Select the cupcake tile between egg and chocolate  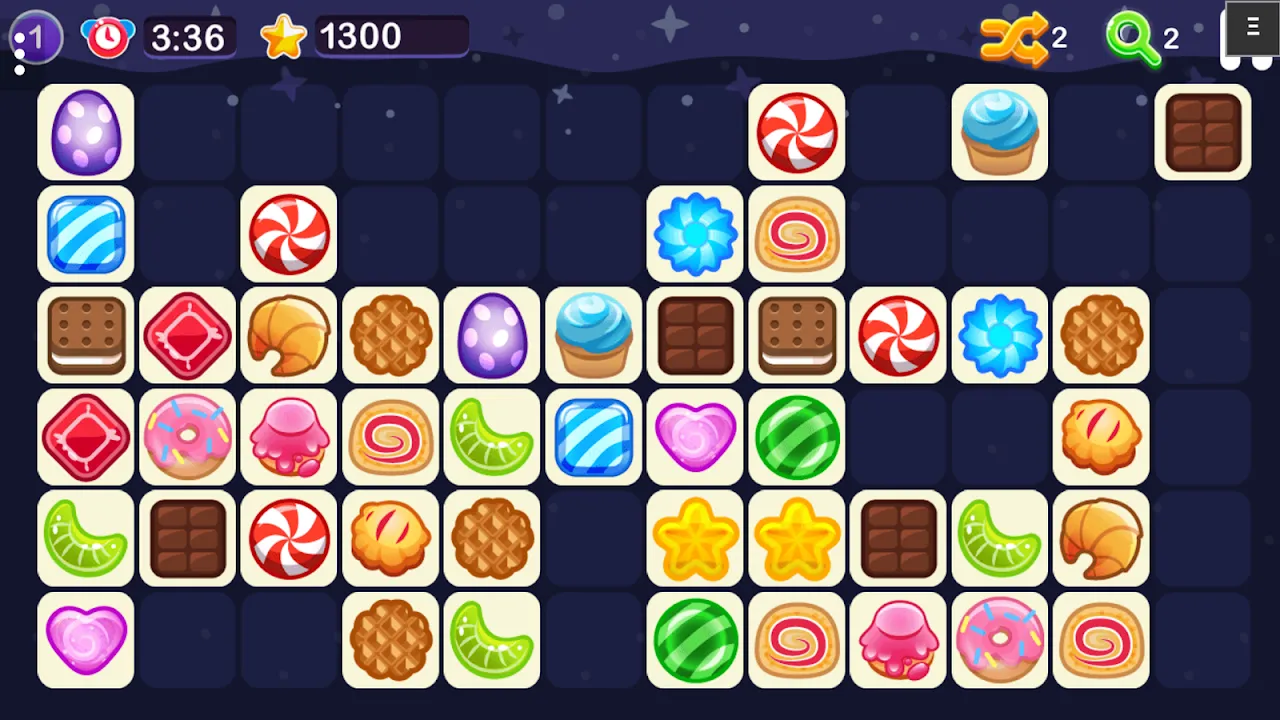pos(594,335)
